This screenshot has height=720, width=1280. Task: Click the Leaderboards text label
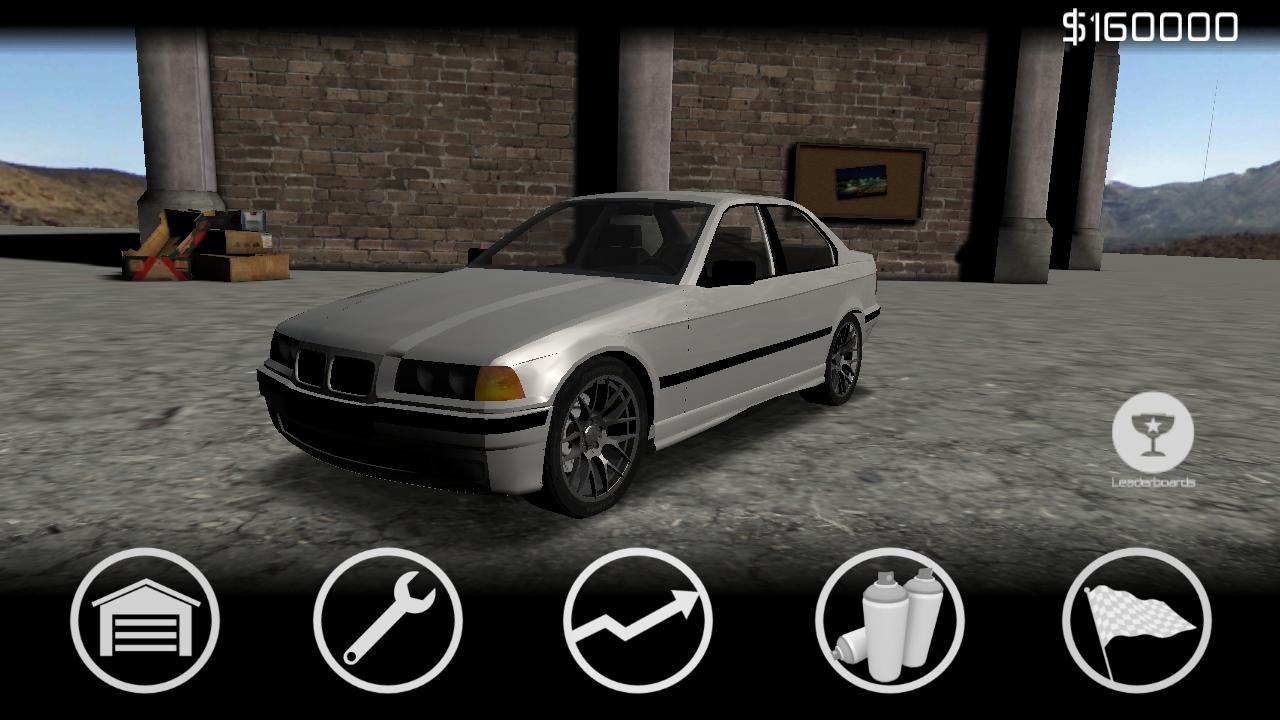pos(1151,482)
